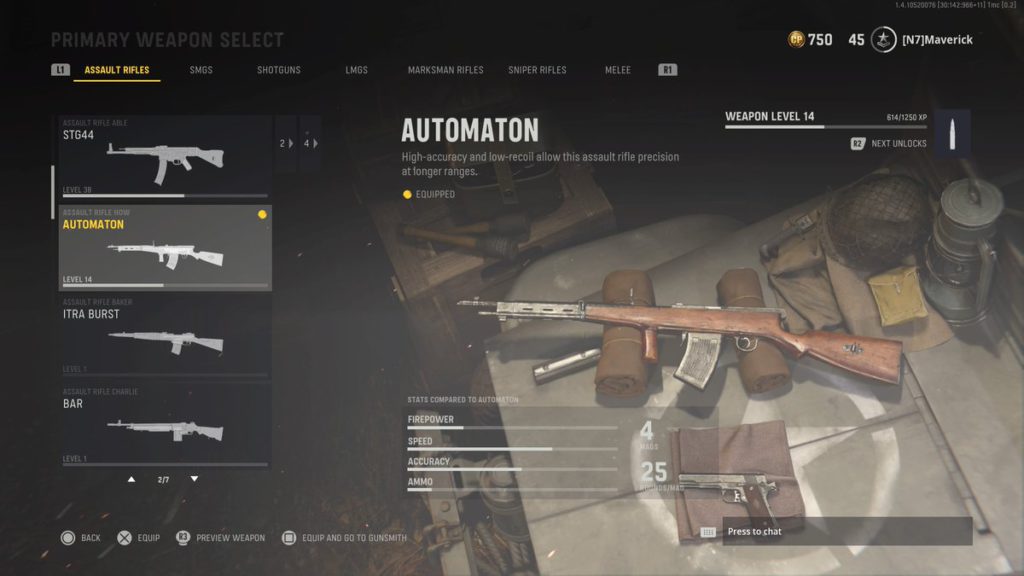This screenshot has width=1024, height=576.
Task: Open the Sniper Rifles tab
Action: [537, 70]
